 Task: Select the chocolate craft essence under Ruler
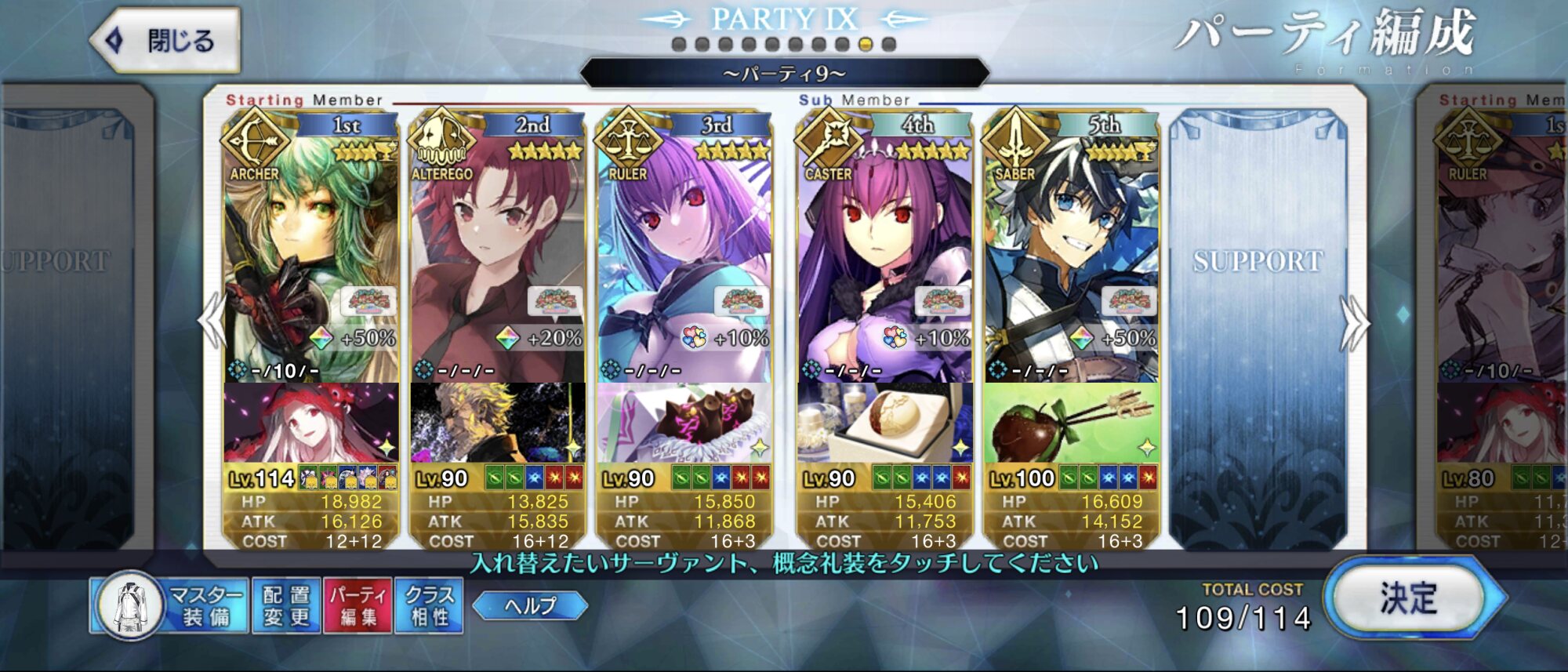pyautogui.click(x=684, y=423)
